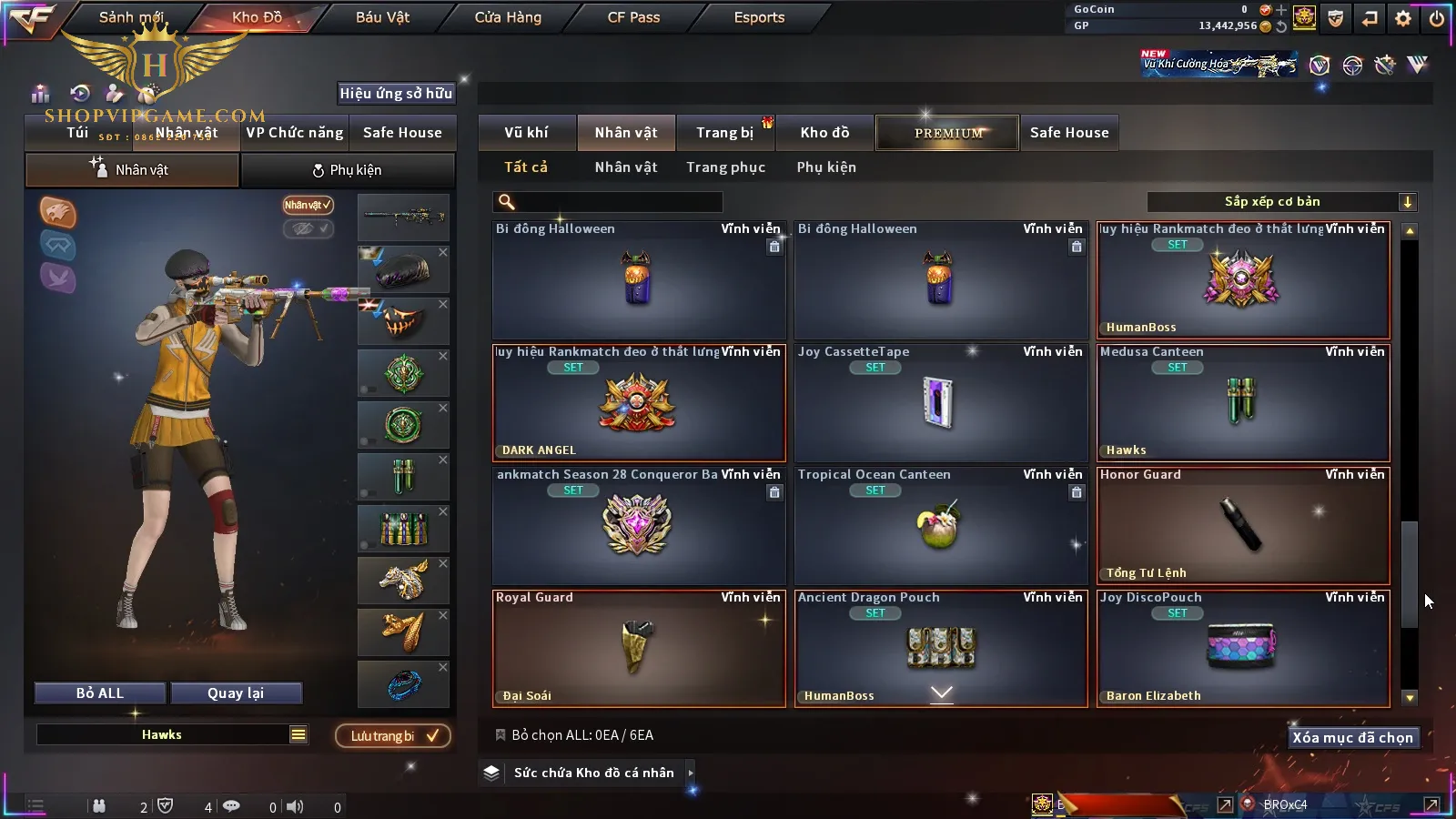Pick the Joy DiscoPouch item
This screenshot has width=1456, height=819.
pos(1243,648)
